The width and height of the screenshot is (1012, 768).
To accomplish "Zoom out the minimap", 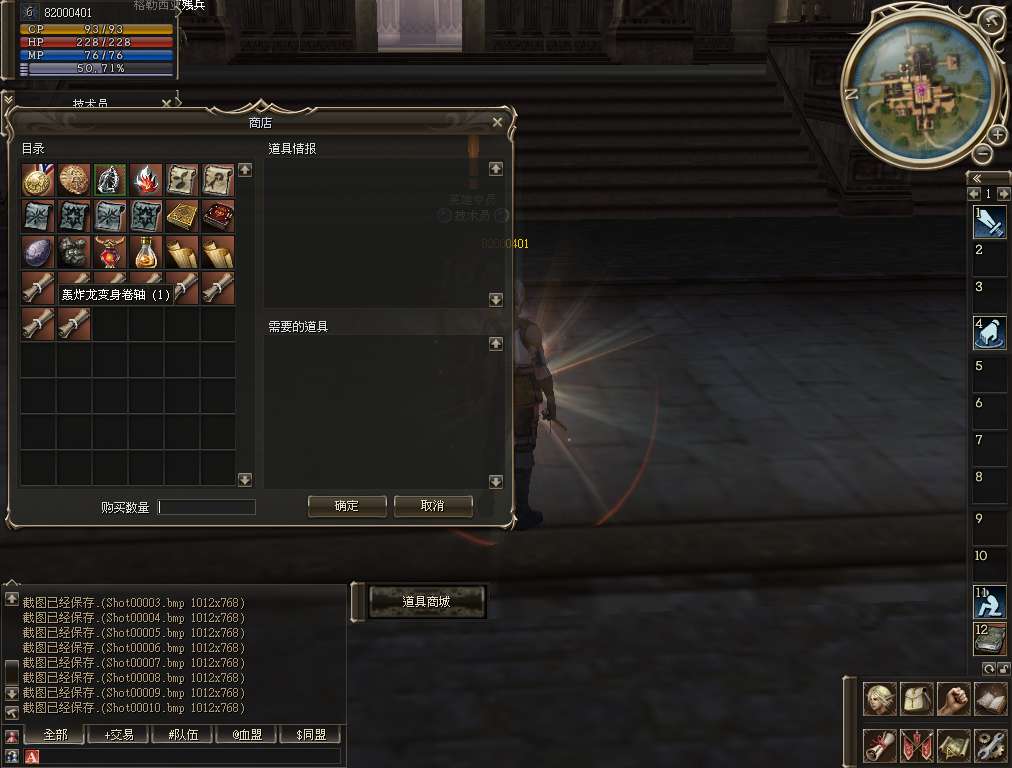I will tap(983, 153).
